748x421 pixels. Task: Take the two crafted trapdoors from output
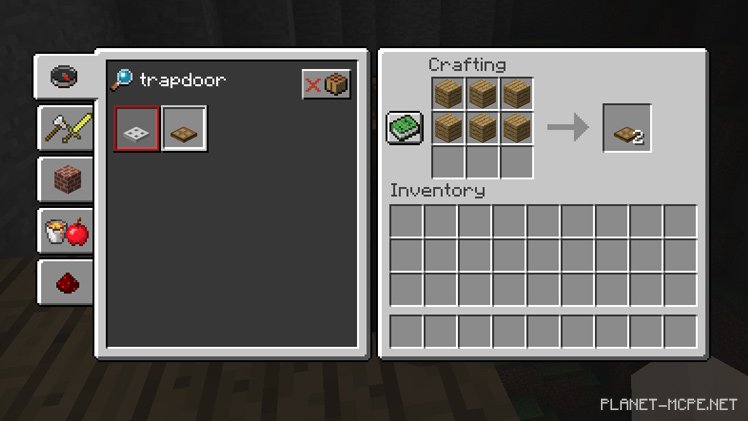[626, 128]
